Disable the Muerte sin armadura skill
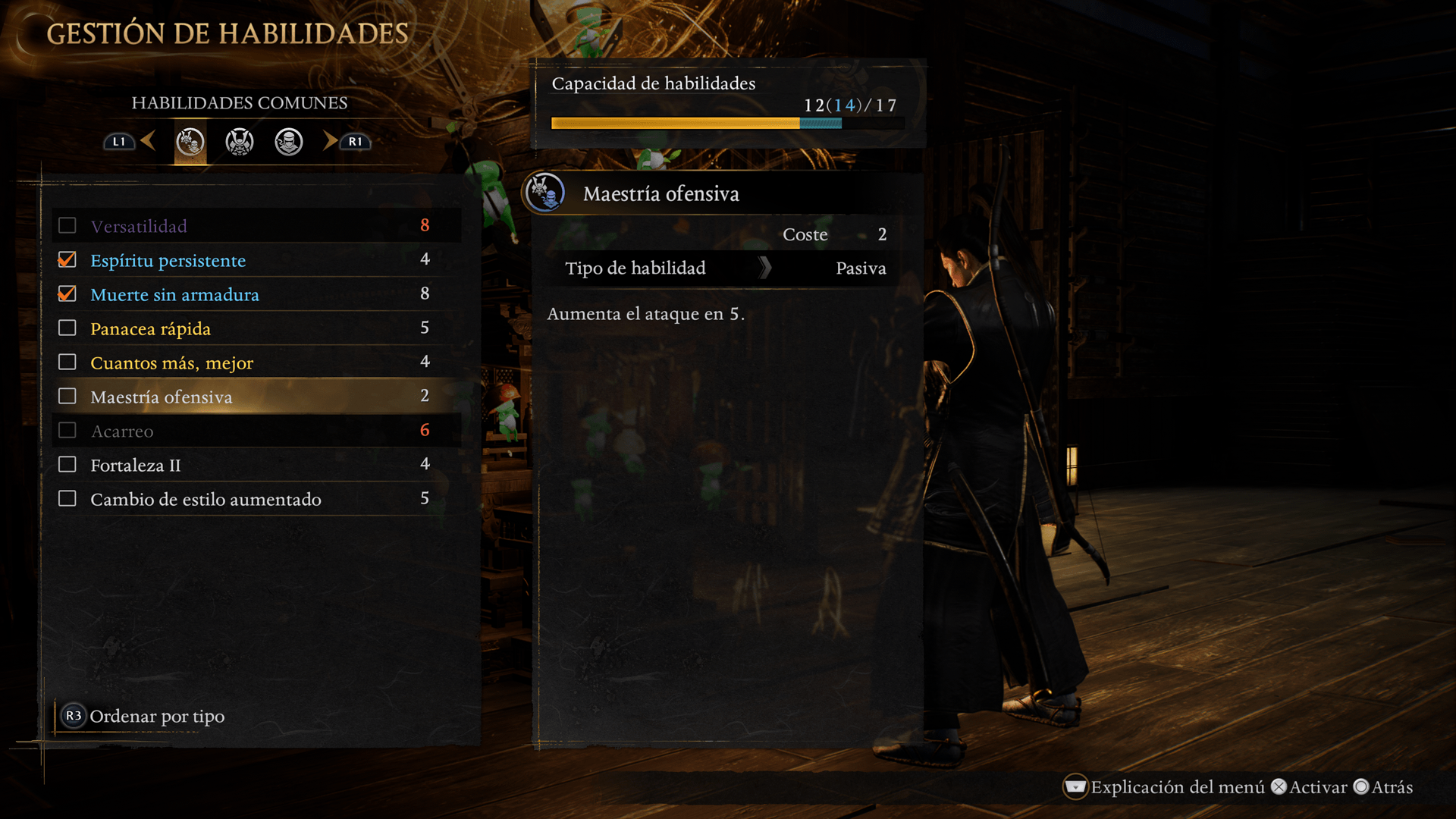The width and height of the screenshot is (1456, 819). click(67, 294)
